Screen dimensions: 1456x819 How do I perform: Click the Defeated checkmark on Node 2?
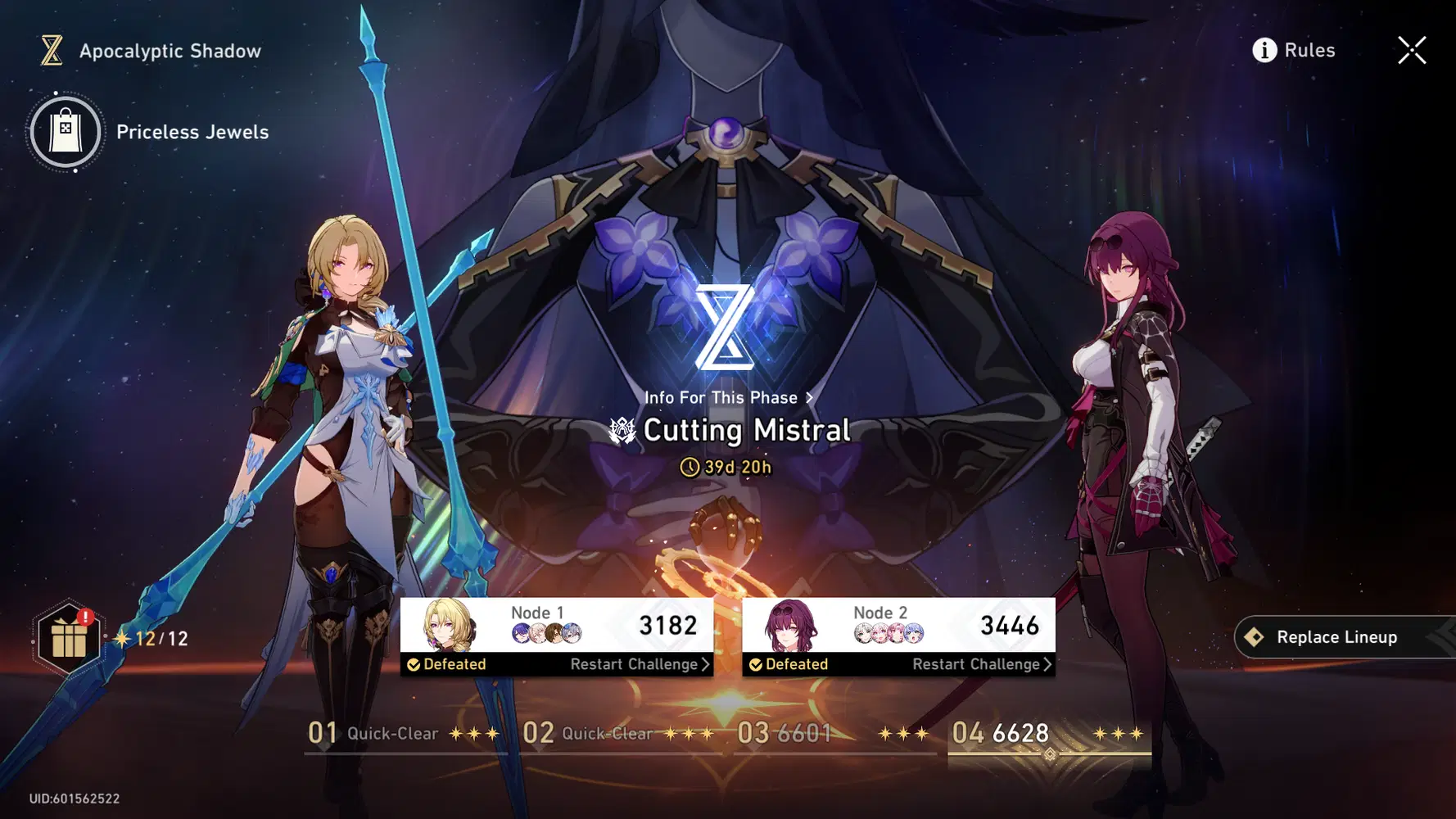click(x=755, y=664)
